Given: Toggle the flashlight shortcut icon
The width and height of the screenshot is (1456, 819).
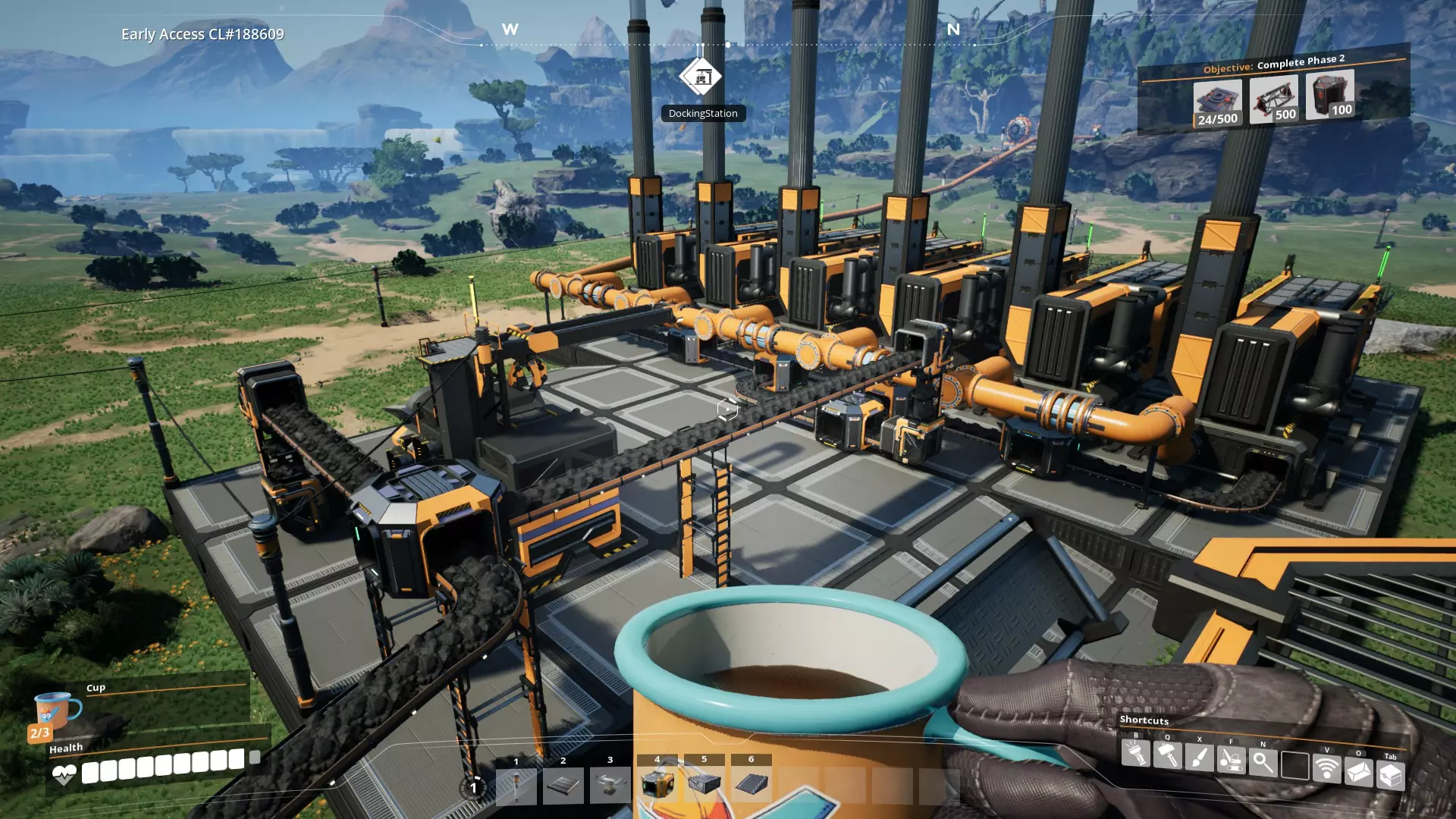Looking at the screenshot, I should (1135, 753).
